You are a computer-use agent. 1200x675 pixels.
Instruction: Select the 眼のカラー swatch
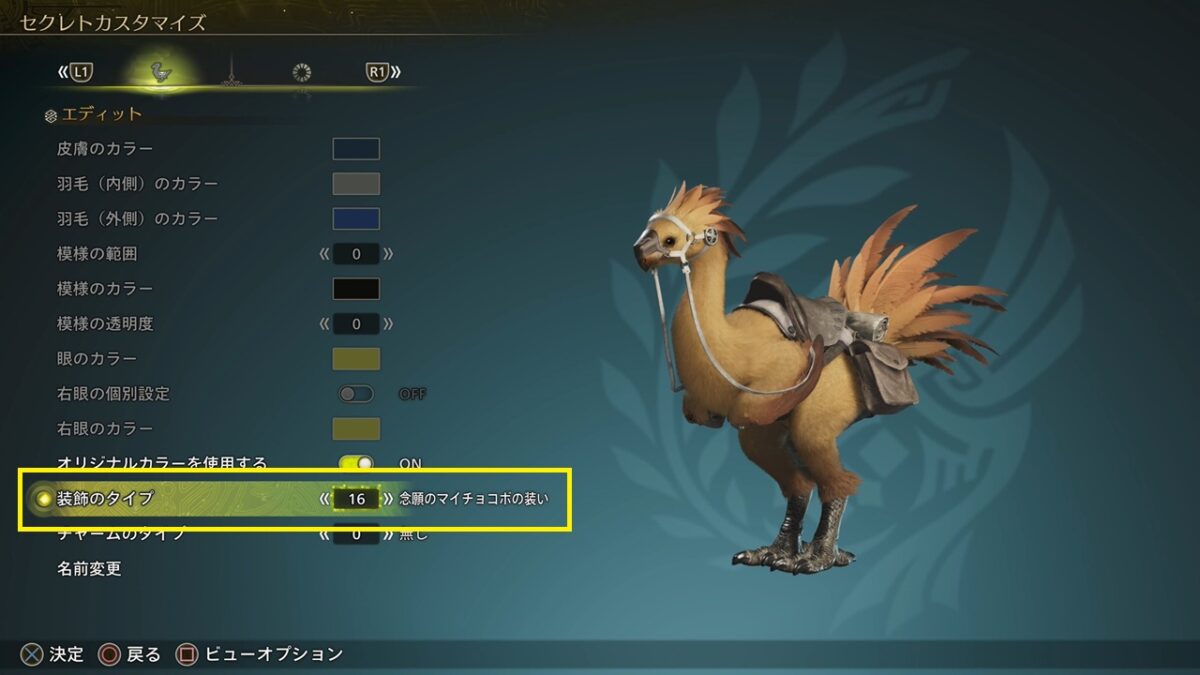[x=356, y=359]
